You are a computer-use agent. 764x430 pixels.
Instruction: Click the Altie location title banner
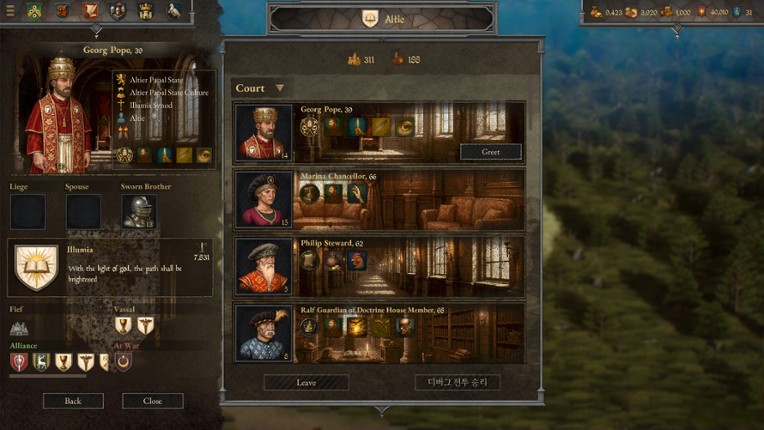pyautogui.click(x=381, y=19)
